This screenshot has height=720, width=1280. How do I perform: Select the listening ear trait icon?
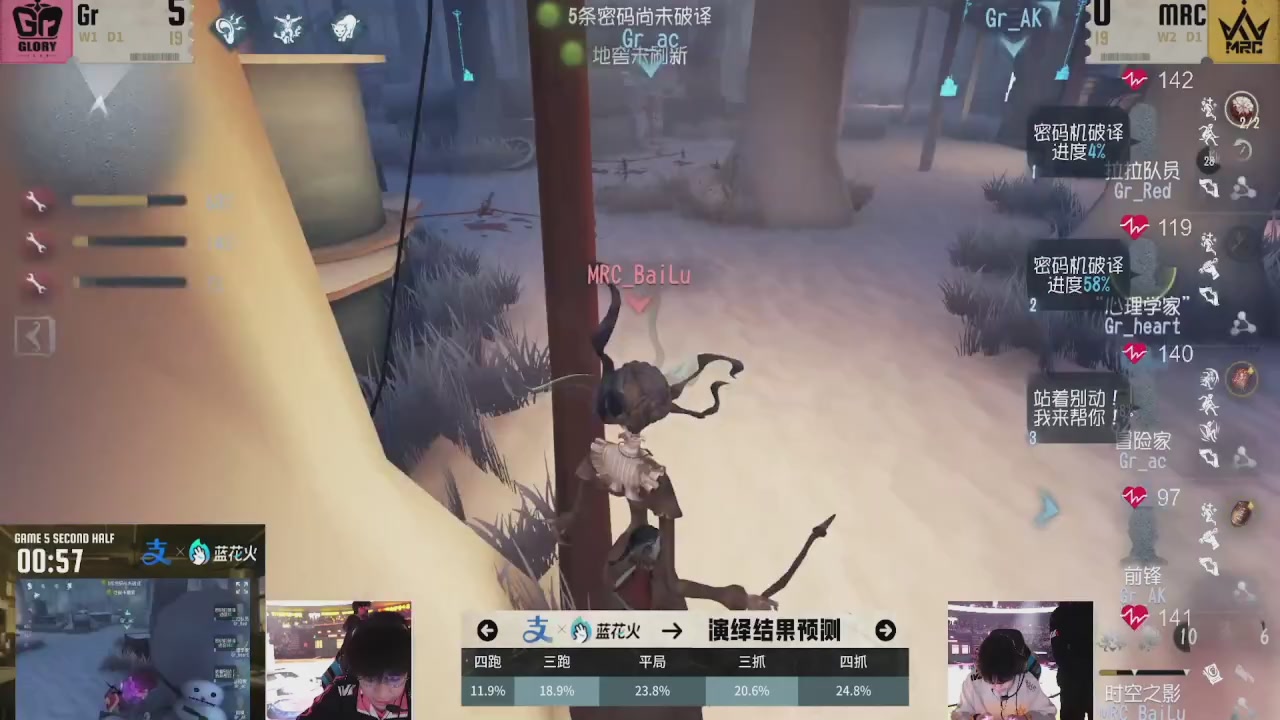[x=228, y=29]
